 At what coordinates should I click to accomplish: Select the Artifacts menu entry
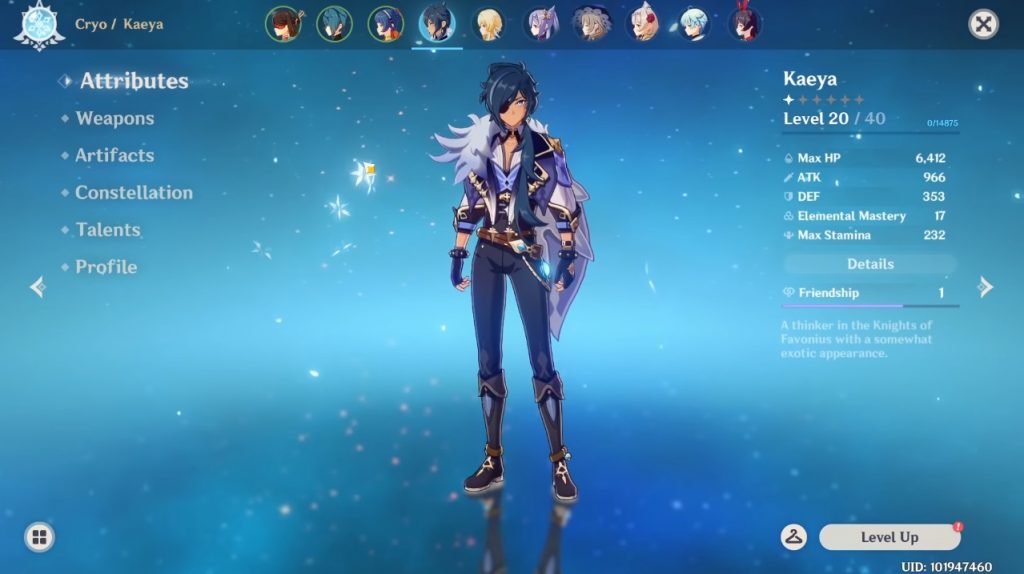[x=114, y=156]
